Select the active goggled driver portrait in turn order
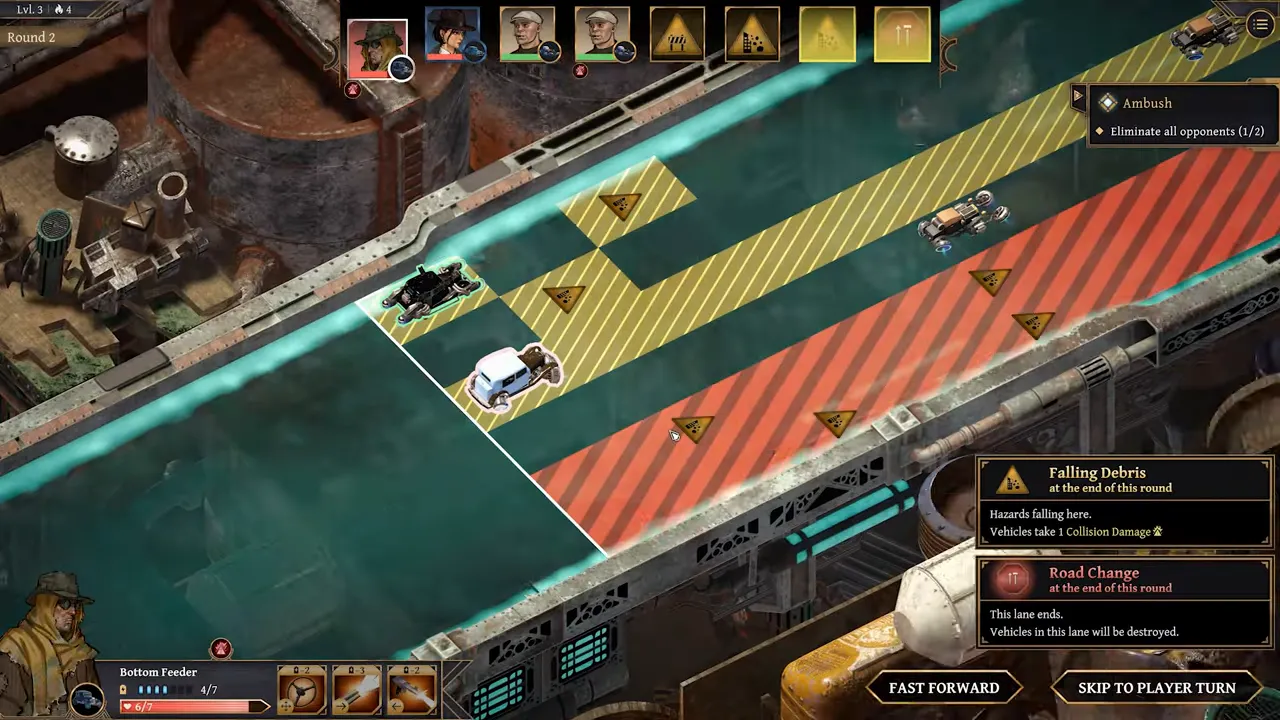The height and width of the screenshot is (720, 1280). [x=377, y=47]
